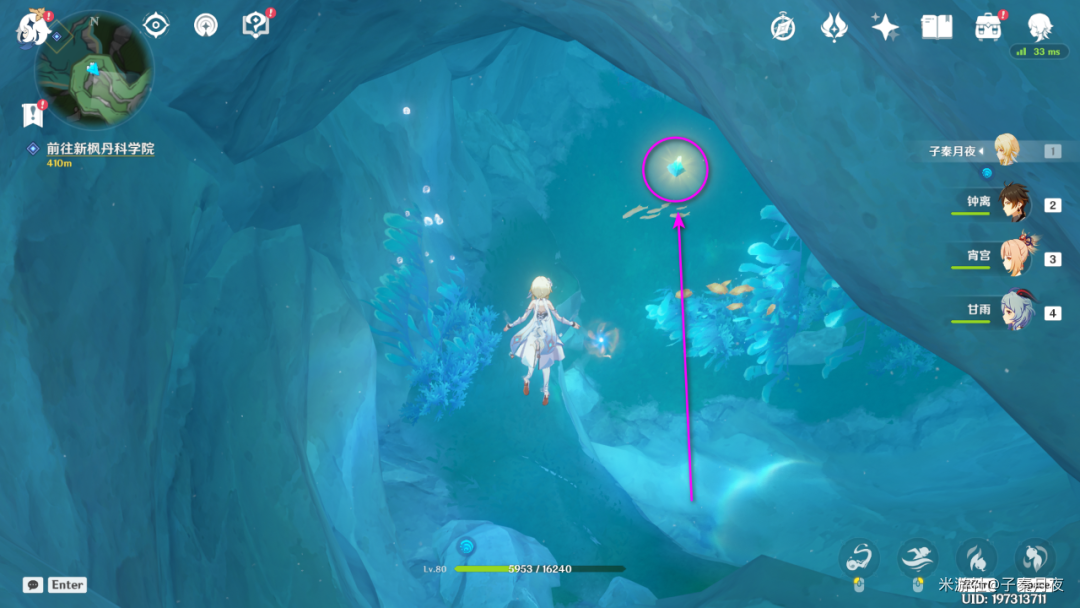Click the round star-arch icon
The image size is (1080, 608).
[x=205, y=25]
